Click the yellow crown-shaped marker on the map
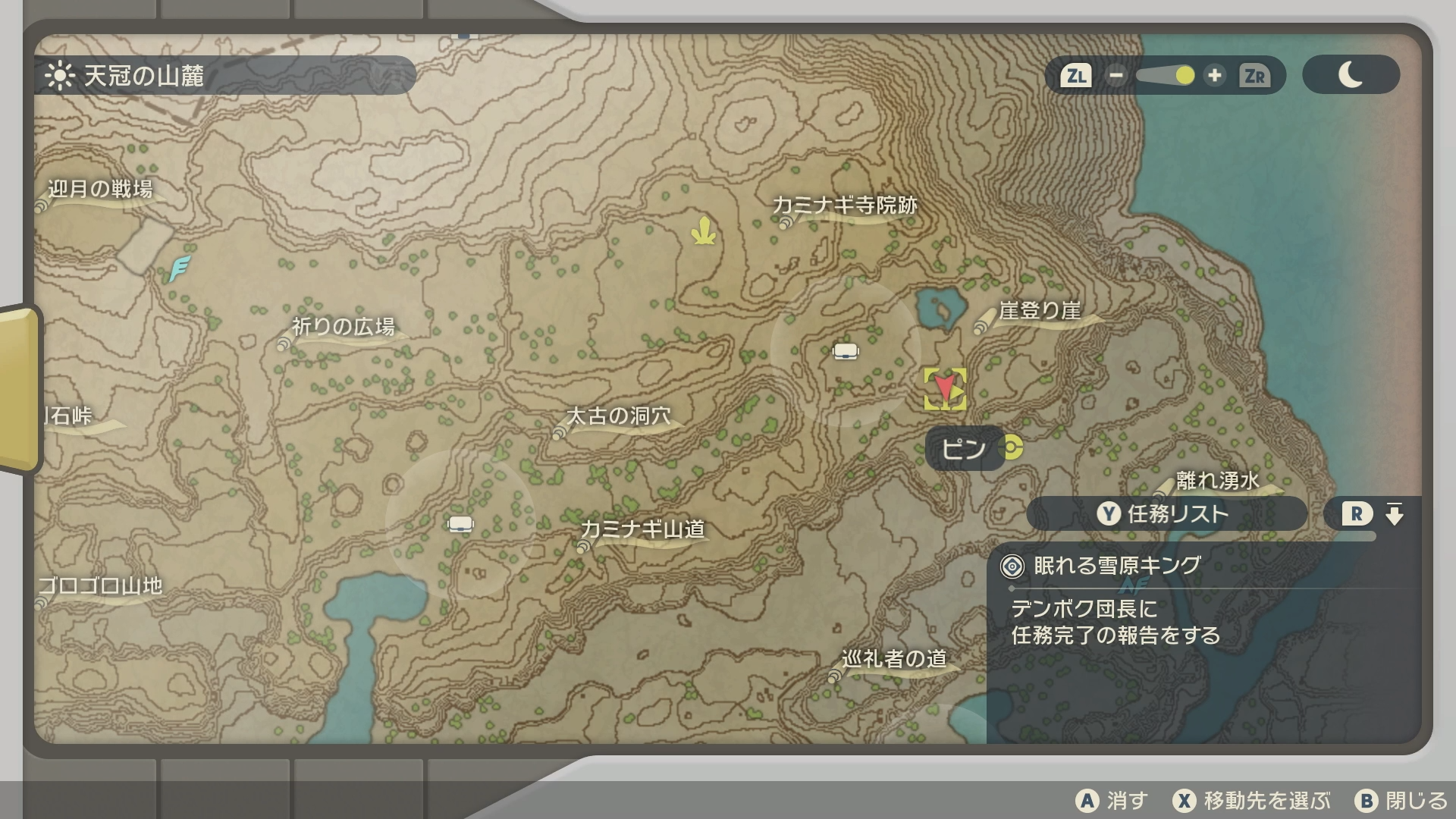The height and width of the screenshot is (819, 1456). 704,231
